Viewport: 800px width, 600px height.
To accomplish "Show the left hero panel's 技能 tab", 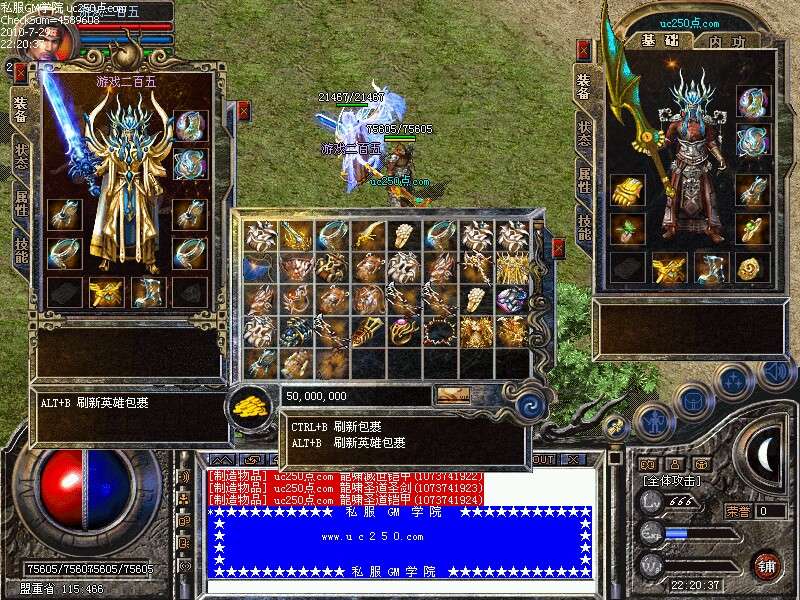I will (x=21, y=249).
